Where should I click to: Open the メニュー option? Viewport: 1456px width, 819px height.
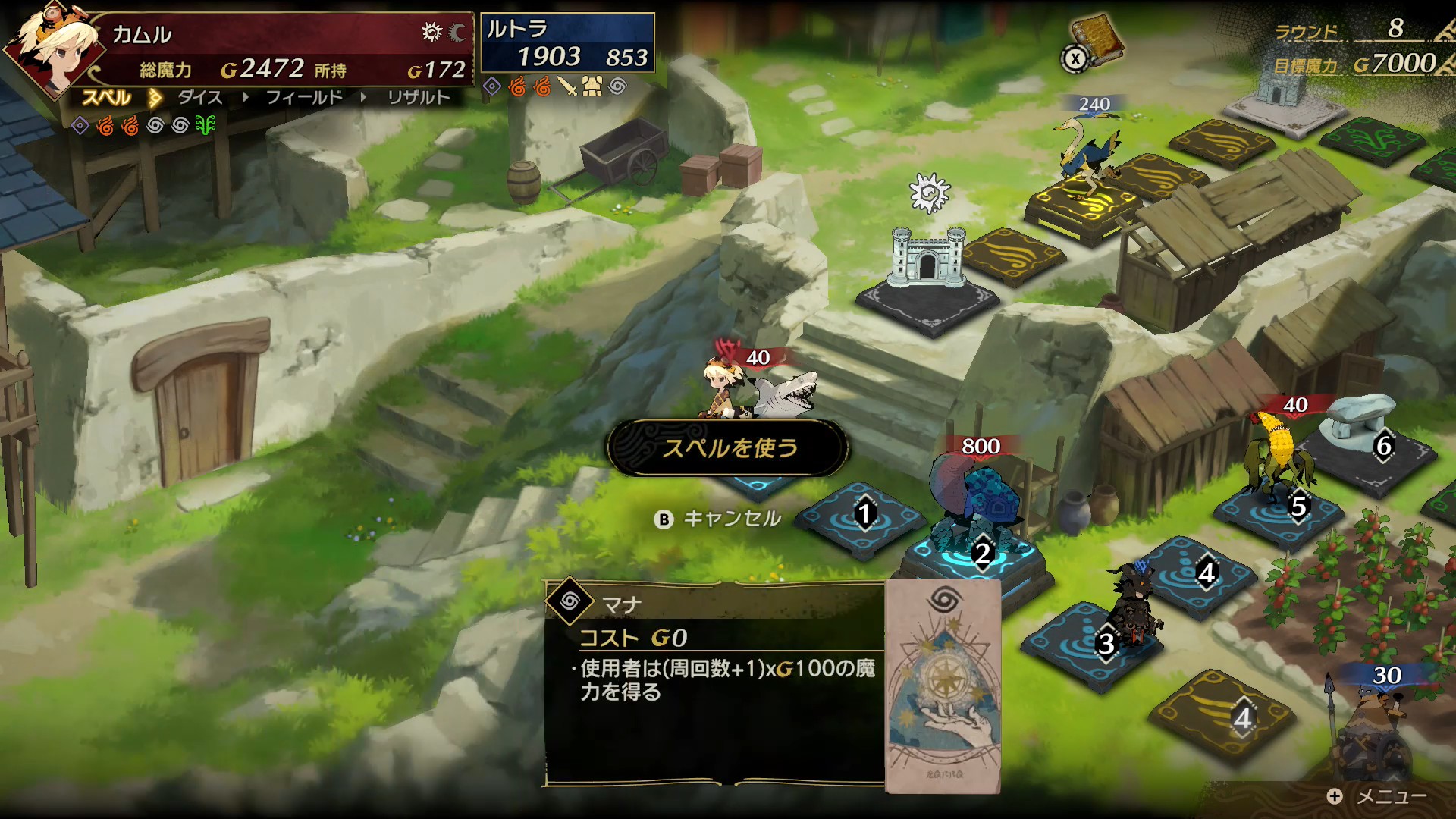1379,796
